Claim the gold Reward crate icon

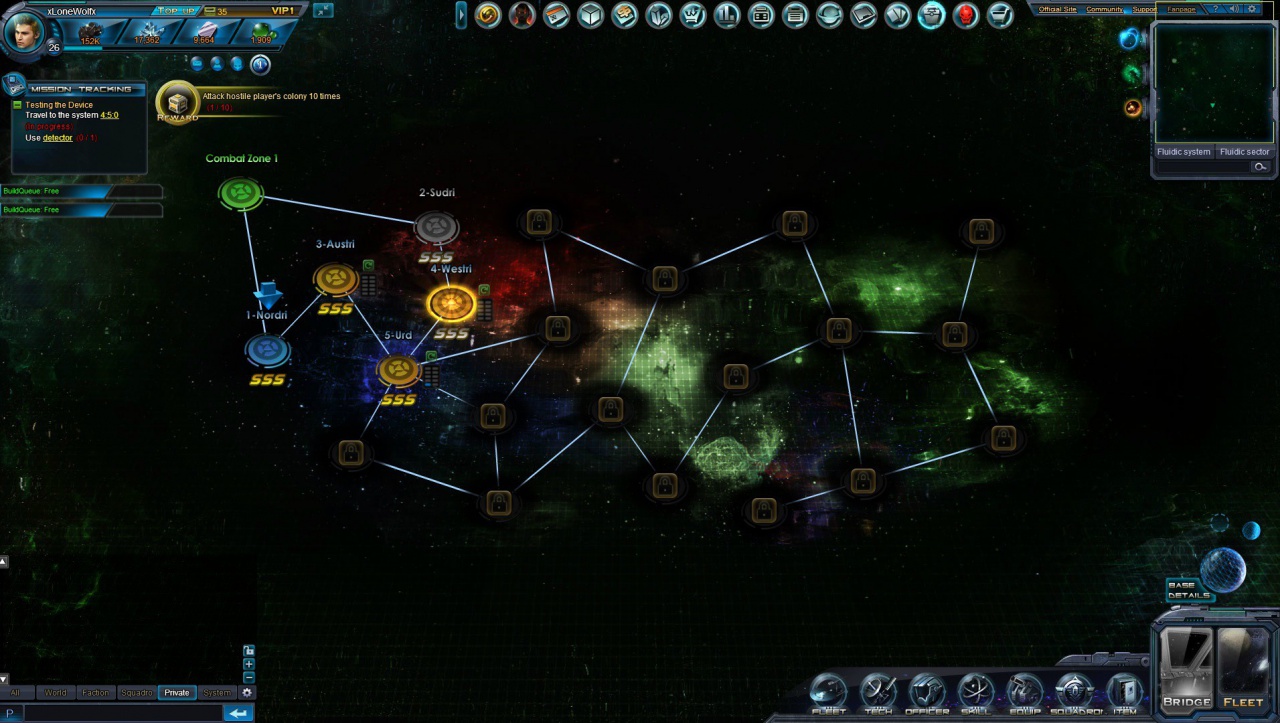177,102
